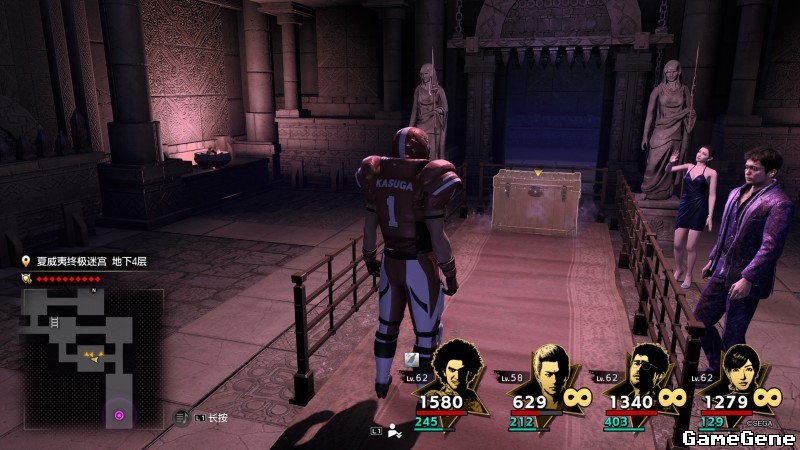Pick the female party member's portrait
This screenshot has width=800, height=450.
[x=738, y=372]
